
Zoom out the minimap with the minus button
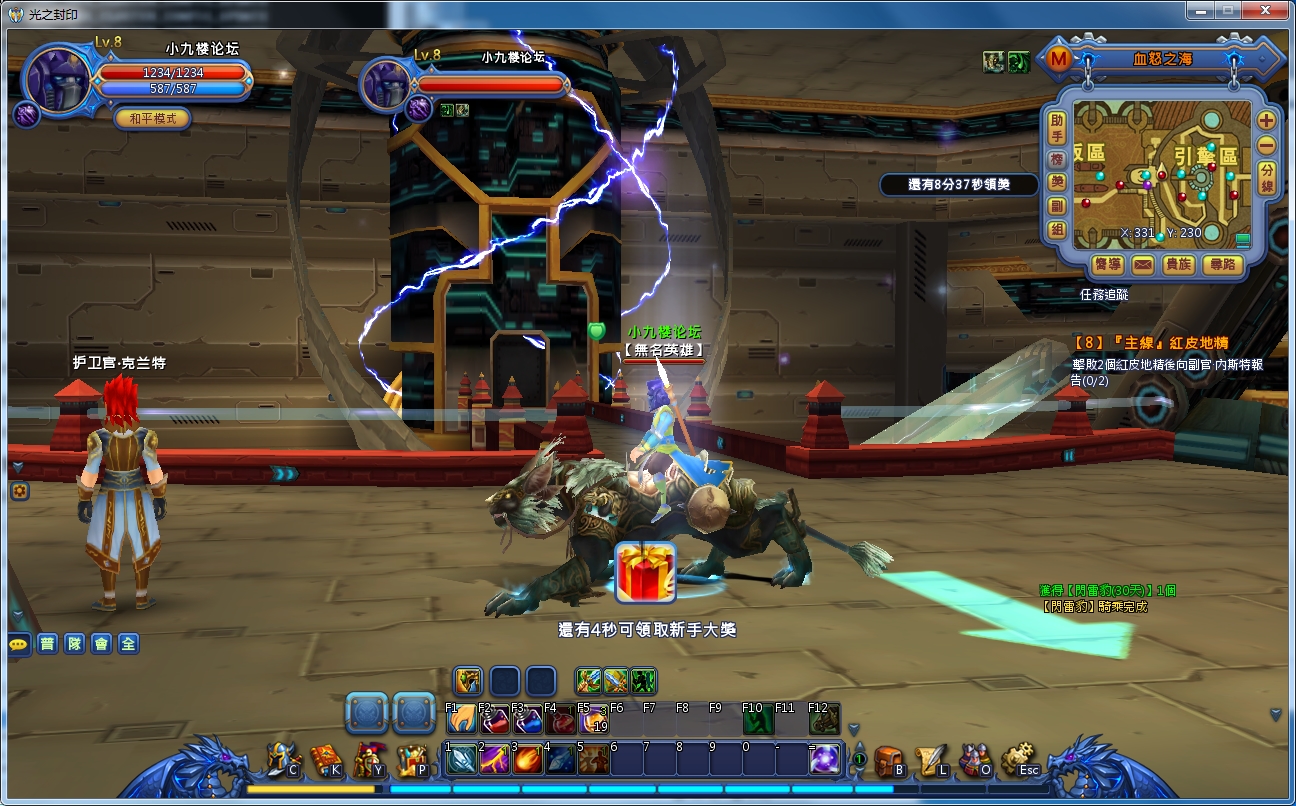(x=1267, y=145)
